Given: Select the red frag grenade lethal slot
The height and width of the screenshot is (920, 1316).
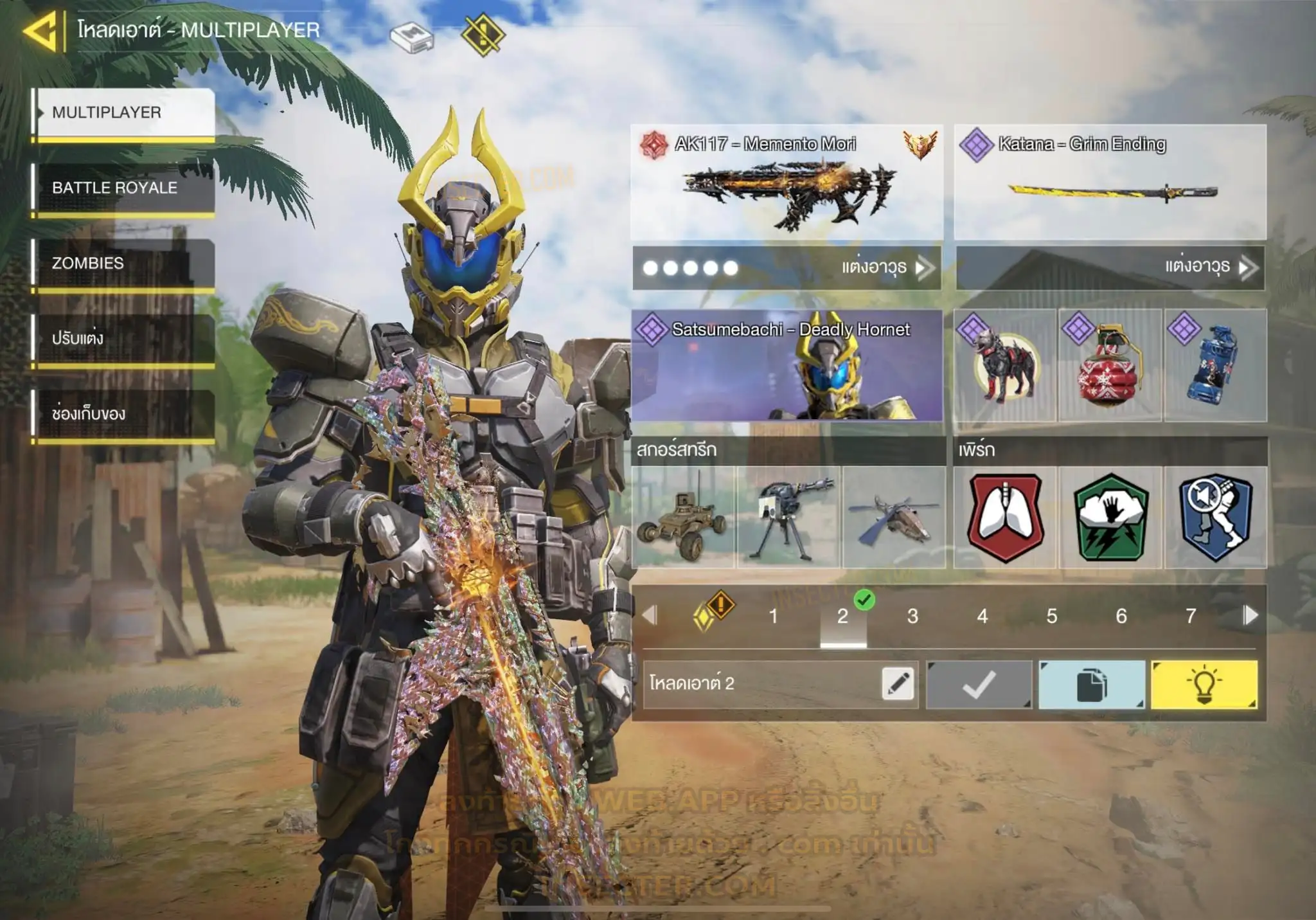Looking at the screenshot, I should tap(1110, 365).
